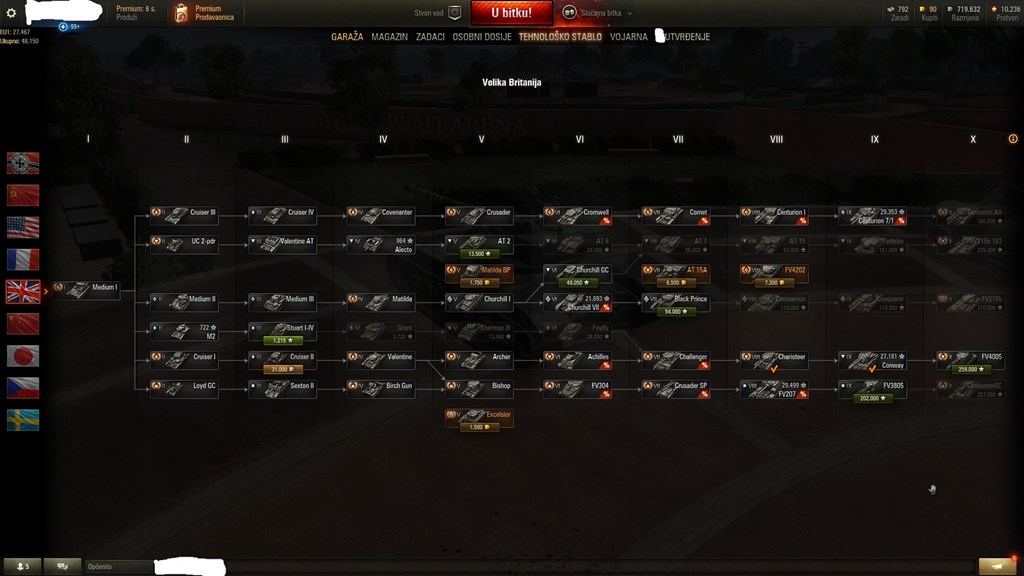
Task: Open the FV4005 tier X tank node
Action: [x=971, y=356]
